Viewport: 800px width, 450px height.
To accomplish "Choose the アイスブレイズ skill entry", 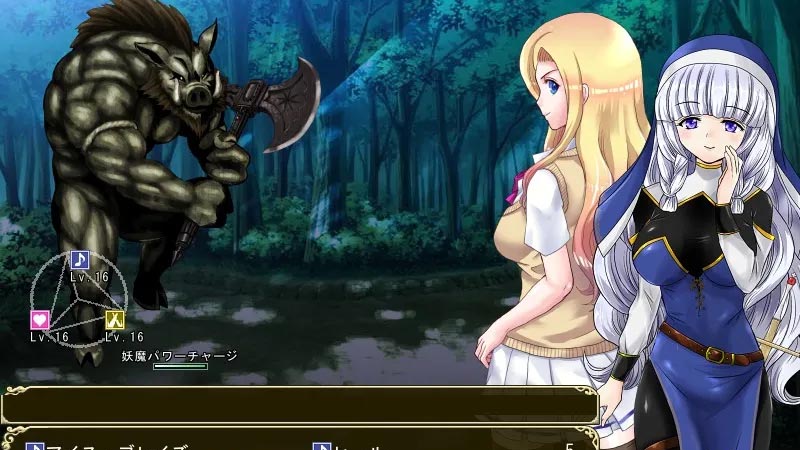I will (110, 445).
